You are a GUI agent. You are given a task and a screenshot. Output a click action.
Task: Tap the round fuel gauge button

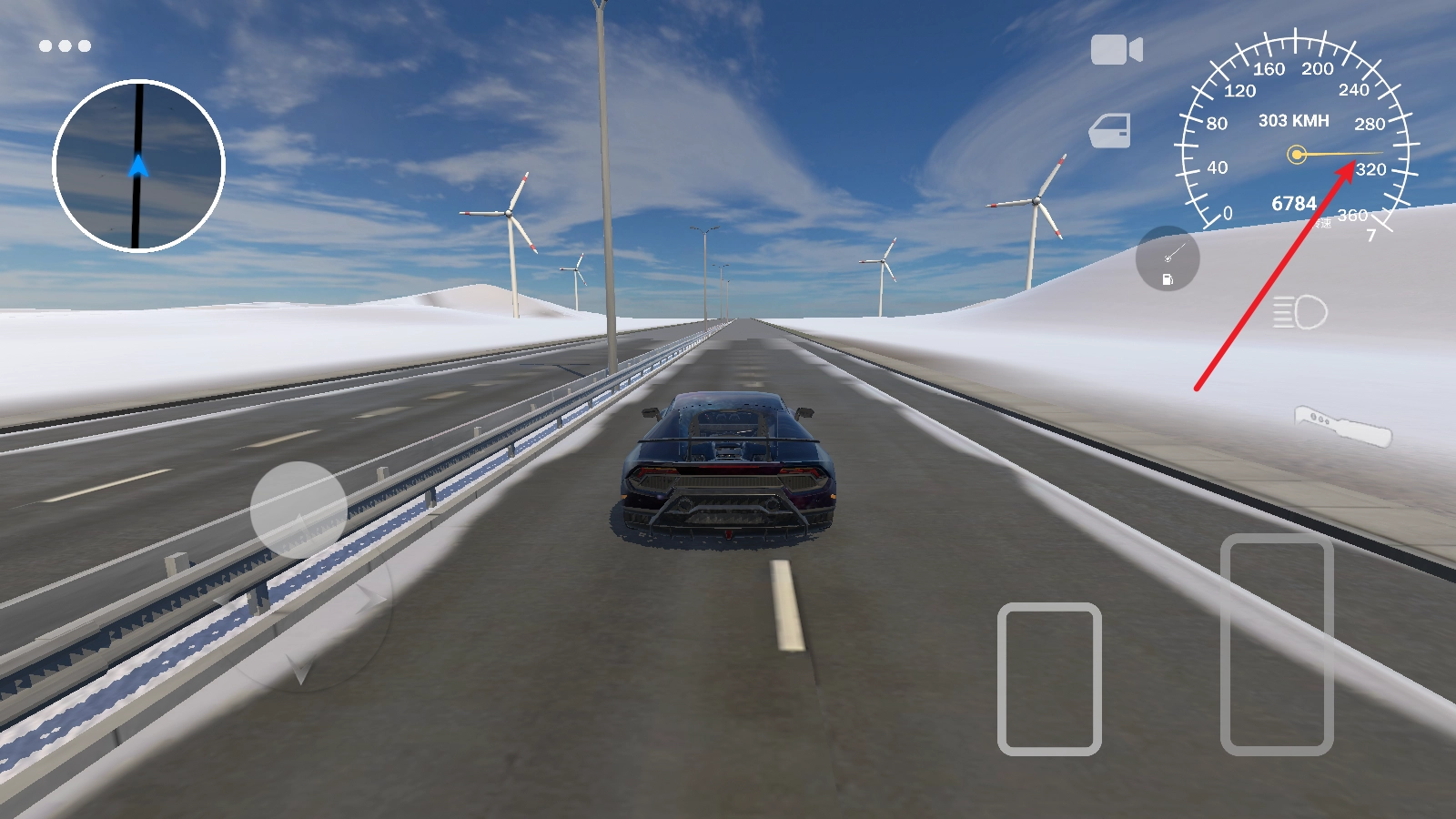[1168, 258]
